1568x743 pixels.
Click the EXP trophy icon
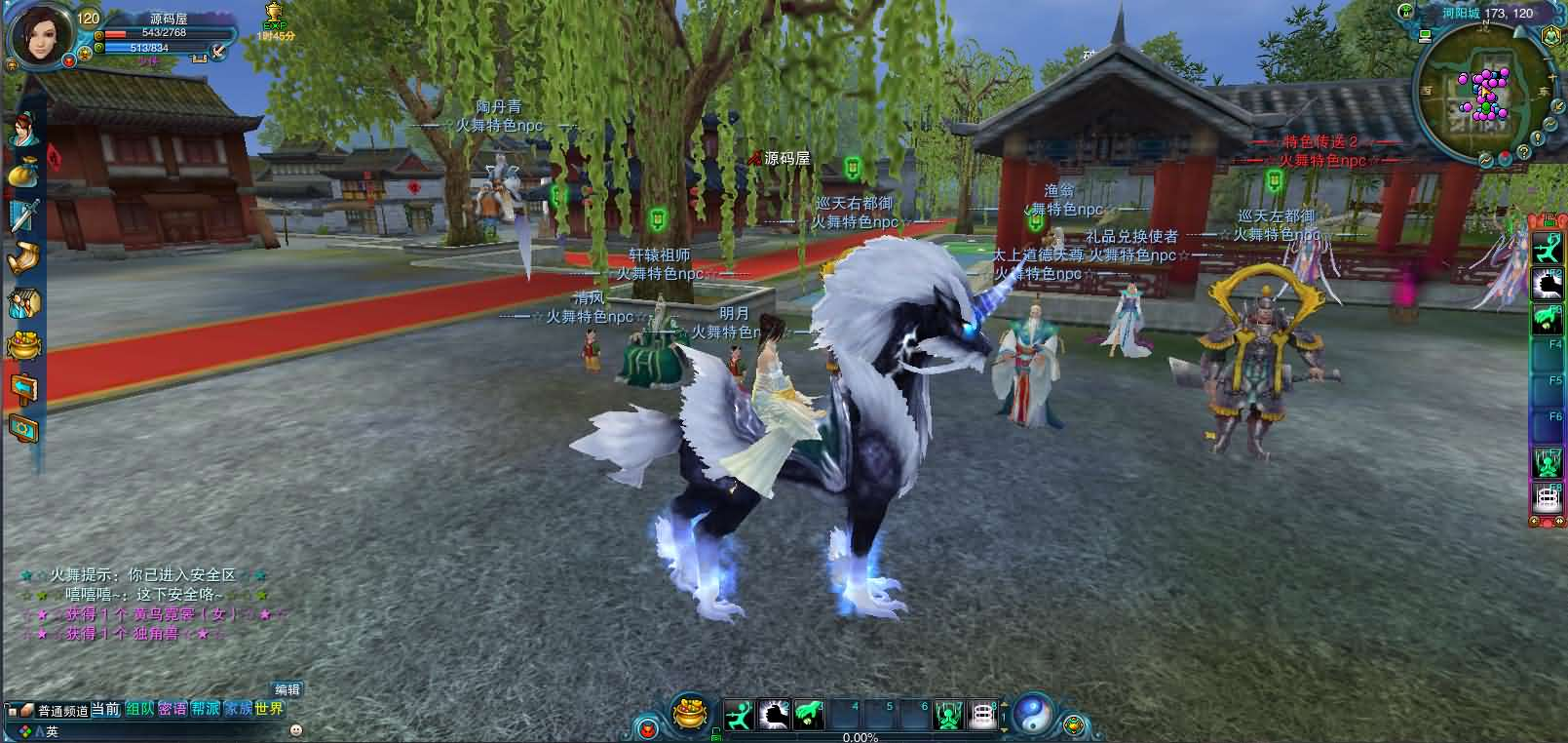click(274, 15)
